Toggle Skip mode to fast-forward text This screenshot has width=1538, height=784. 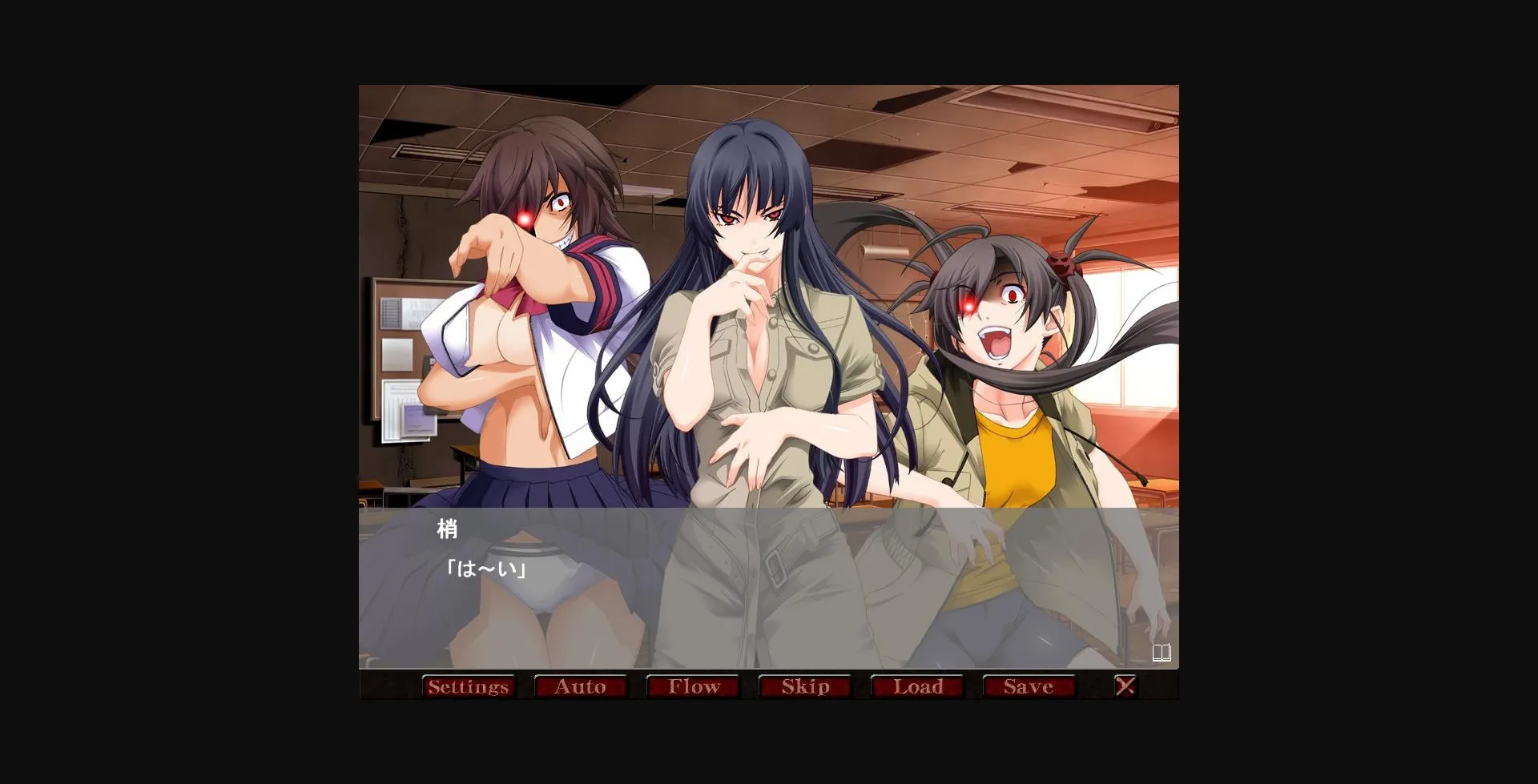tap(806, 686)
